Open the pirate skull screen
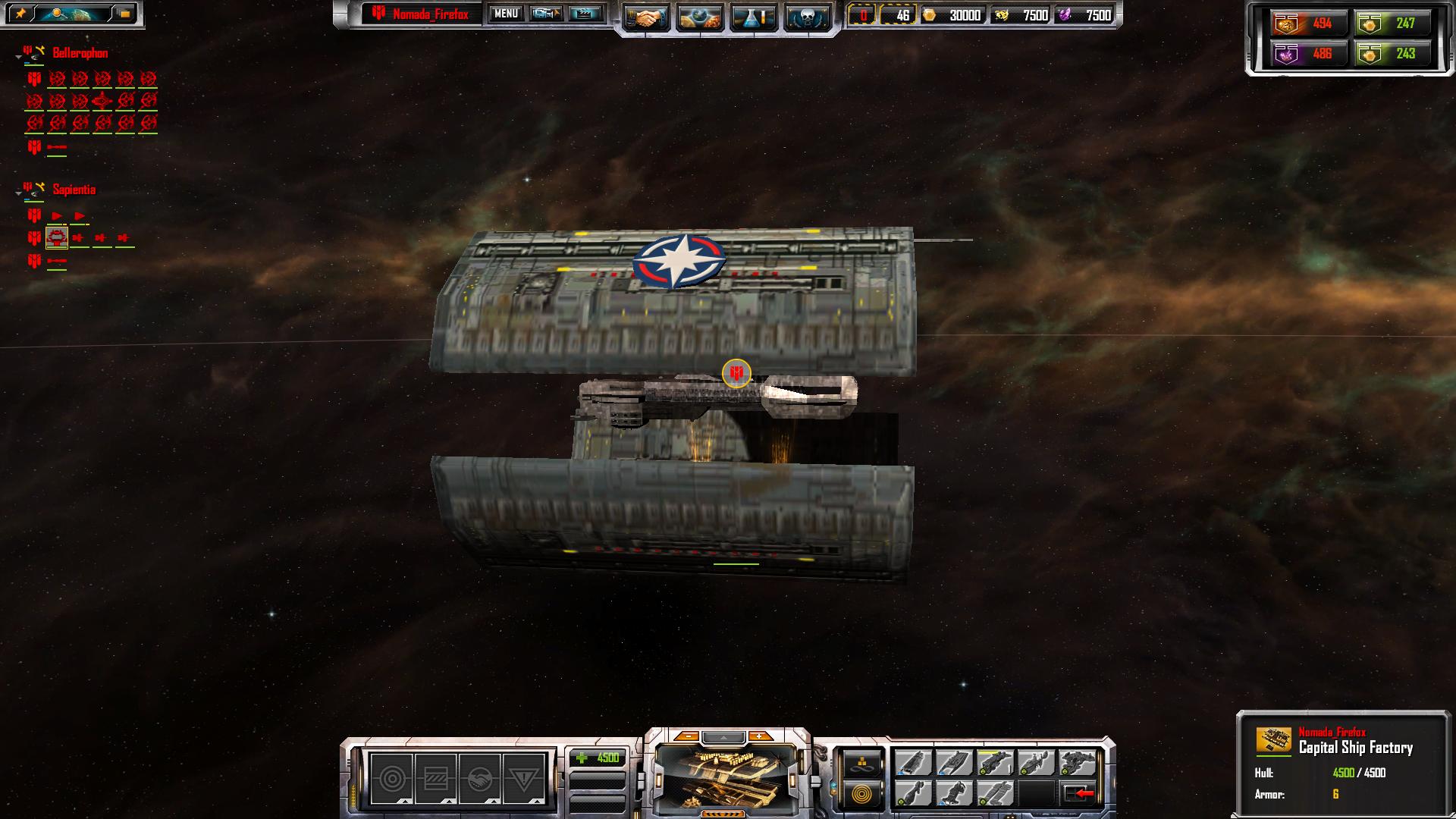Viewport: 1456px width, 819px height. [x=806, y=17]
